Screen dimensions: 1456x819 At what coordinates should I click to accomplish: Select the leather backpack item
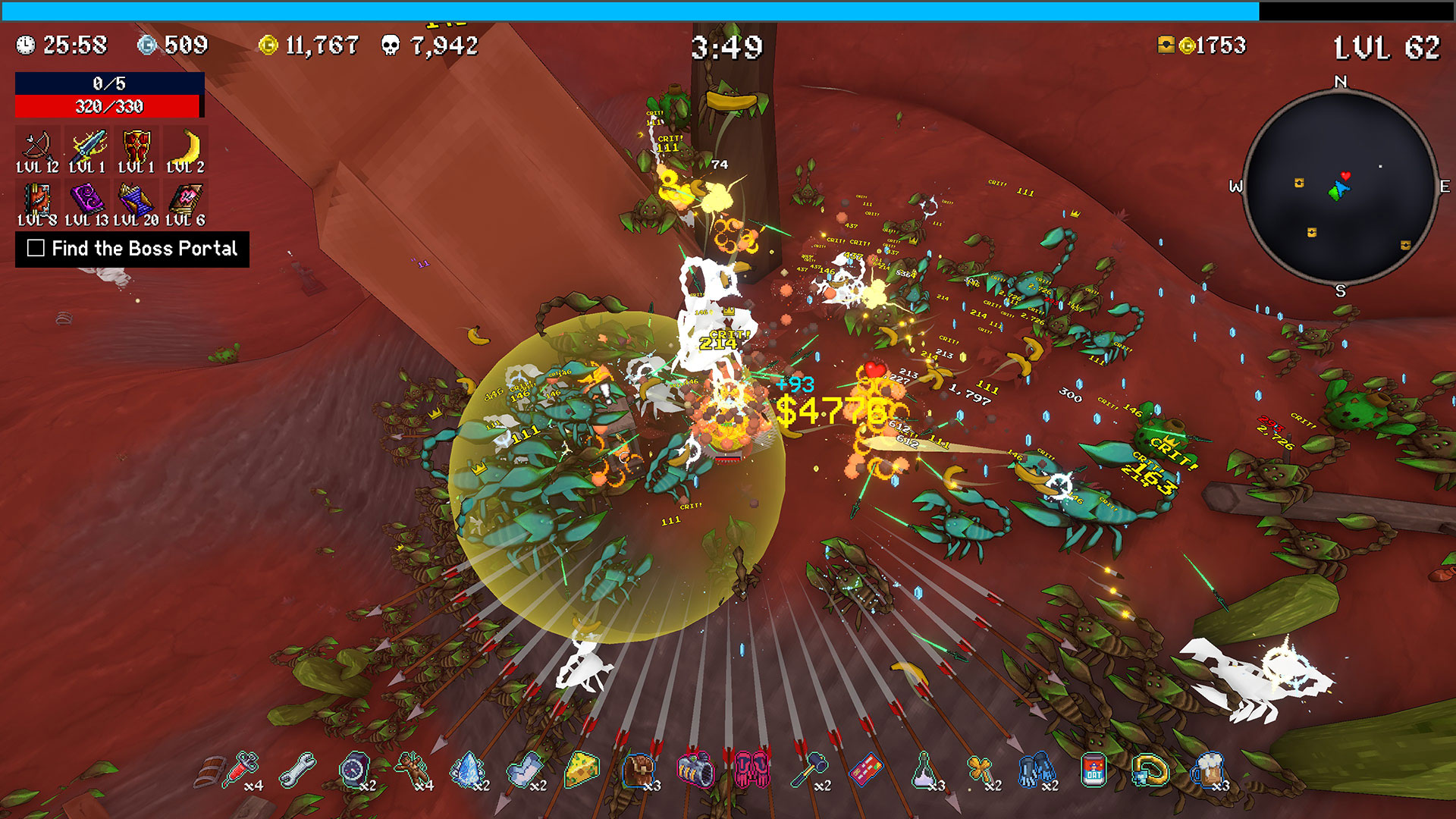639,770
